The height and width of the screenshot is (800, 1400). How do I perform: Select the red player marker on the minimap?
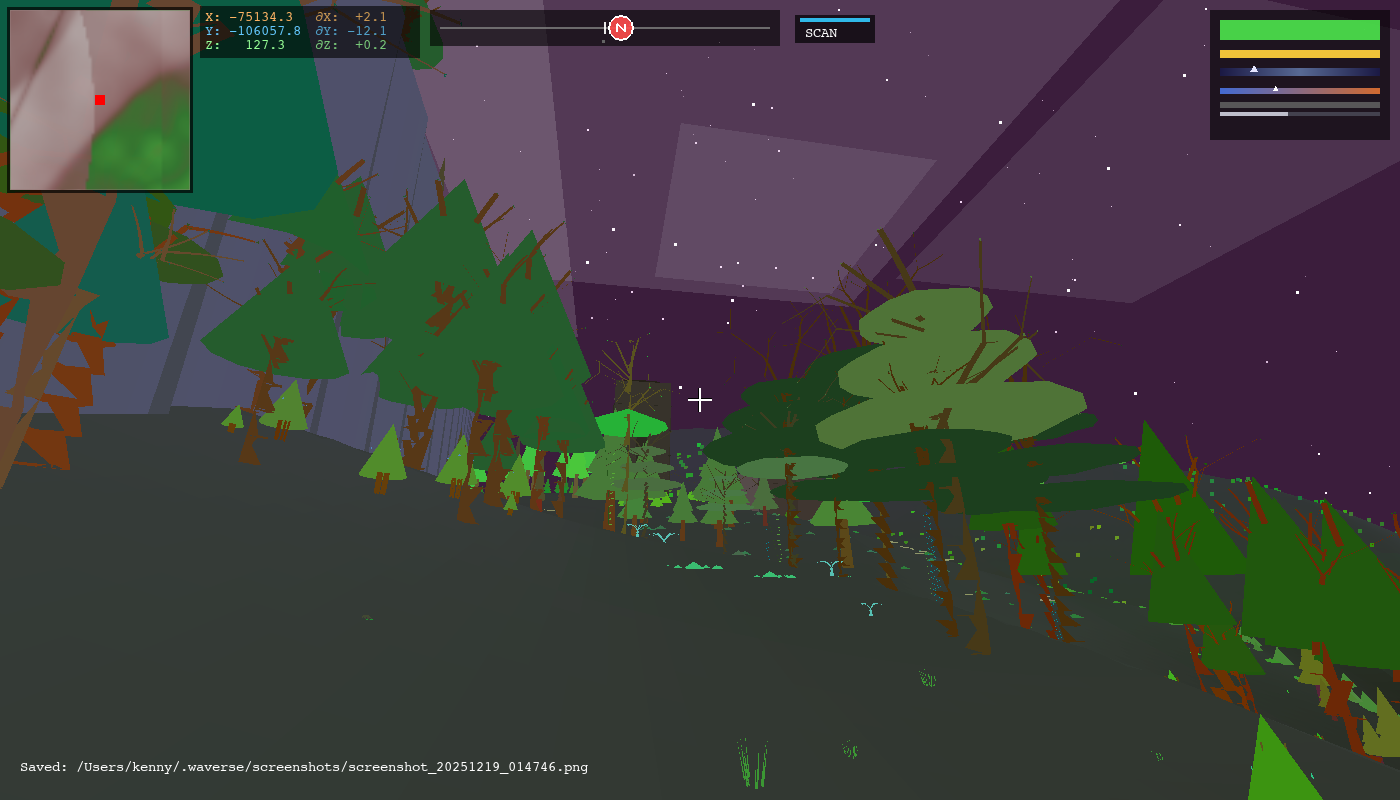tap(100, 100)
